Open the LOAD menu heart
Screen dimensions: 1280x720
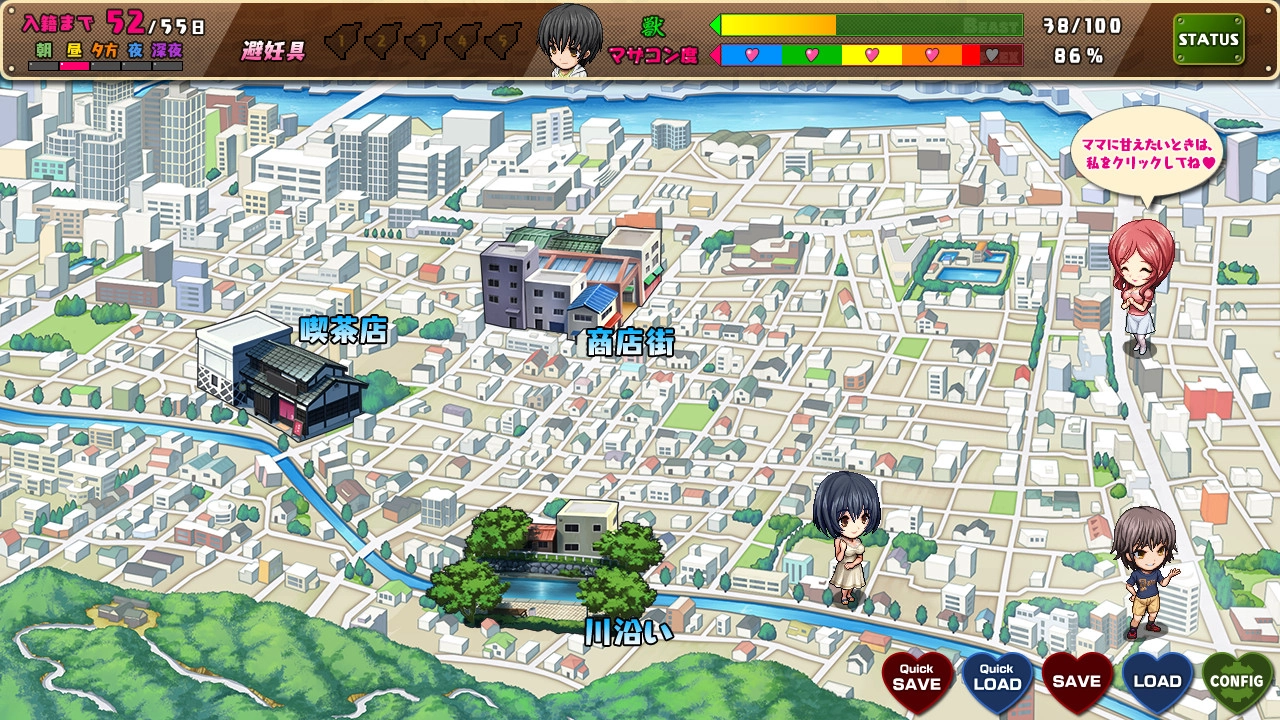tap(1157, 682)
